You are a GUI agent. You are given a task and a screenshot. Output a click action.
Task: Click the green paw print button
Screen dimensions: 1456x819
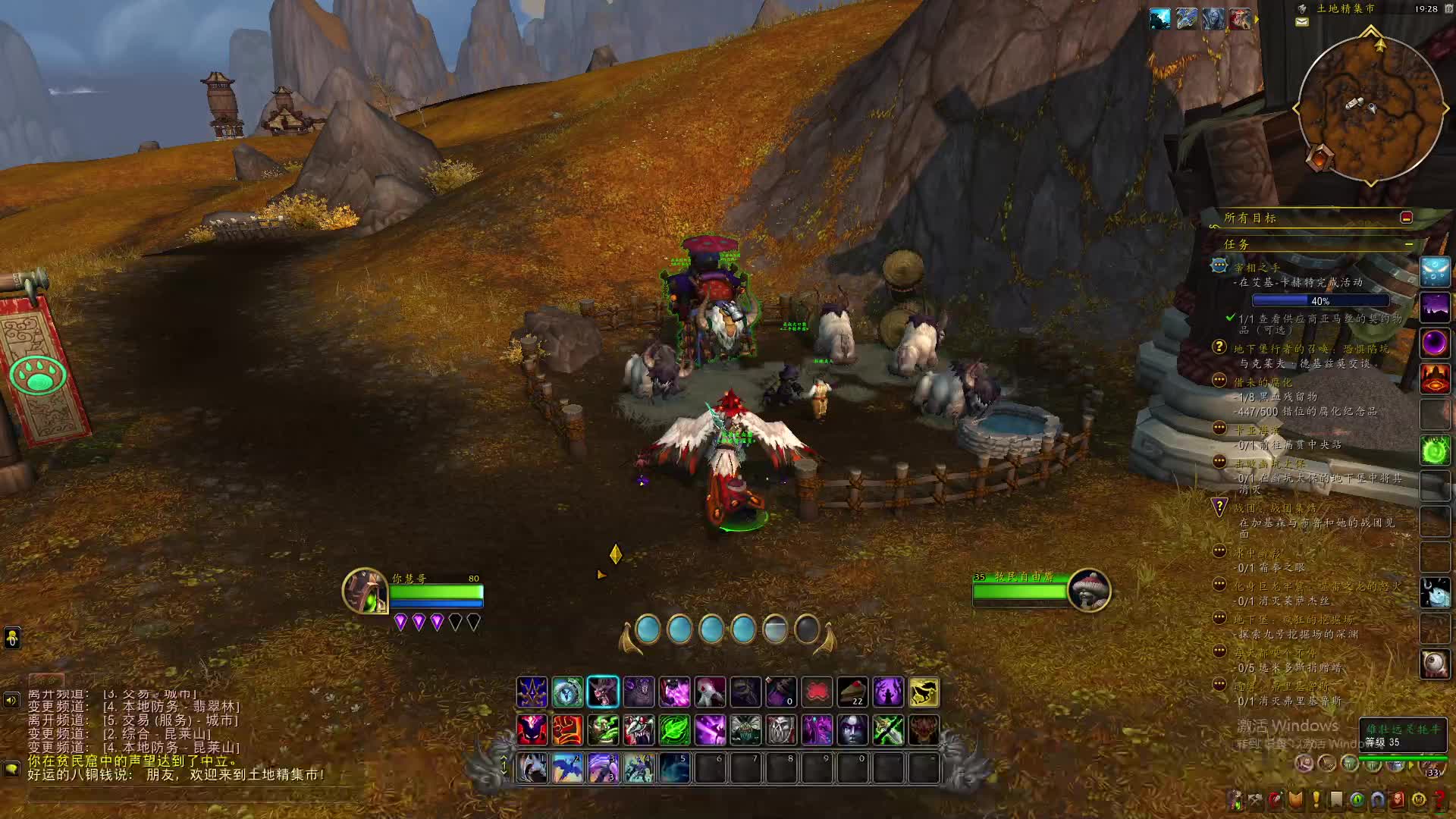coord(38,375)
